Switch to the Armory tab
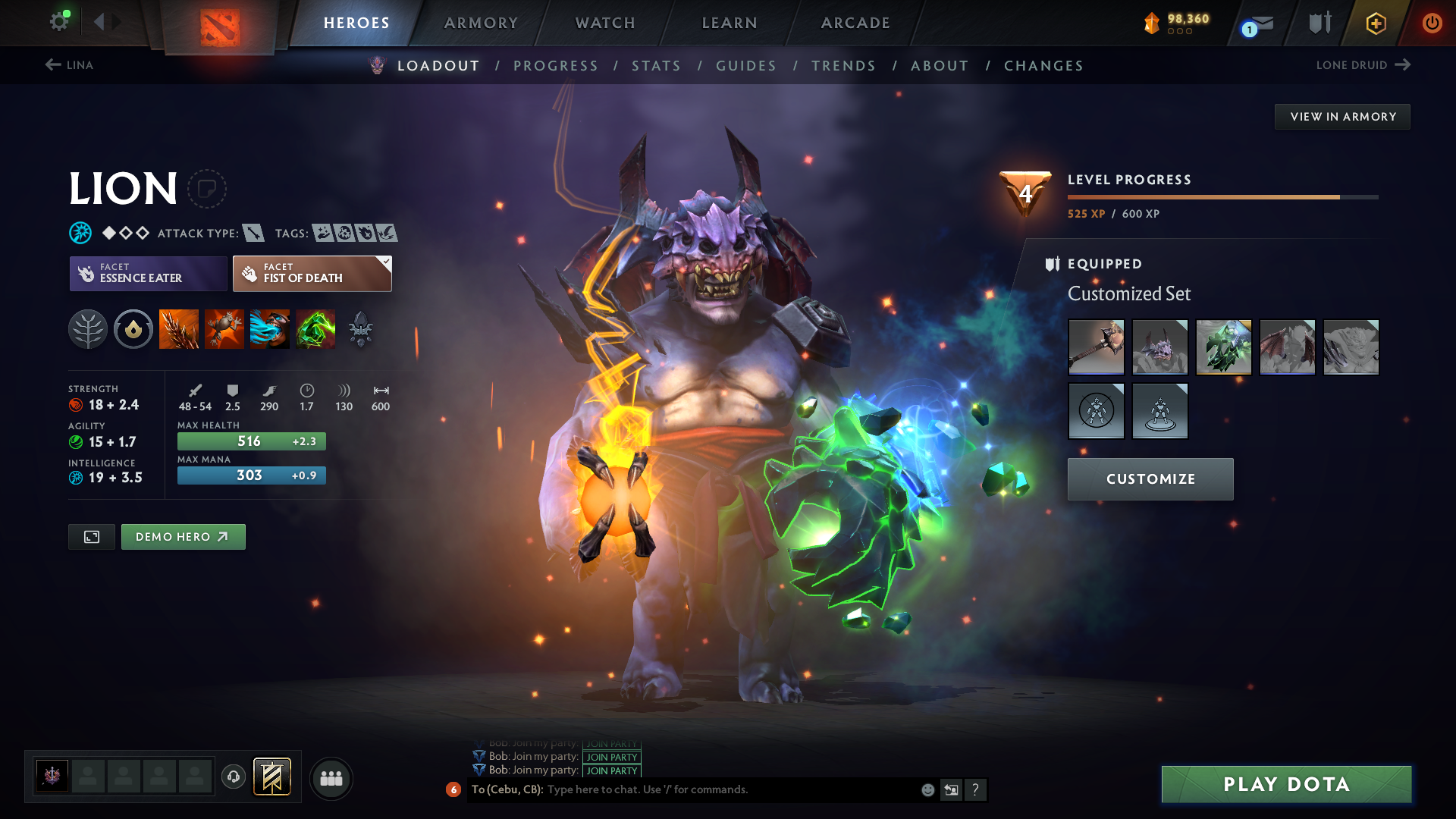 click(481, 23)
